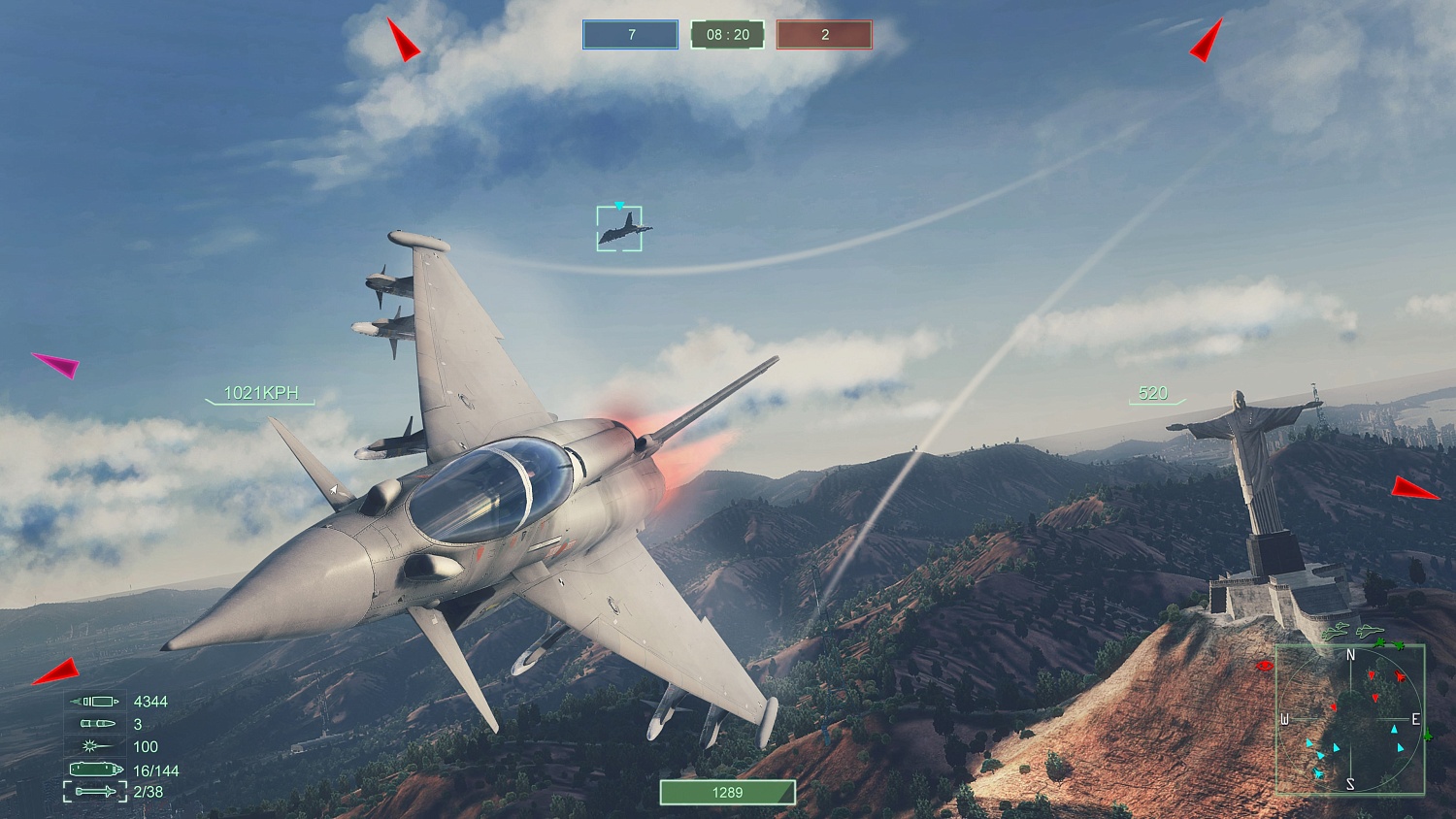Select the bracketed rocket weapon icon
1456x819 pixels.
click(94, 792)
